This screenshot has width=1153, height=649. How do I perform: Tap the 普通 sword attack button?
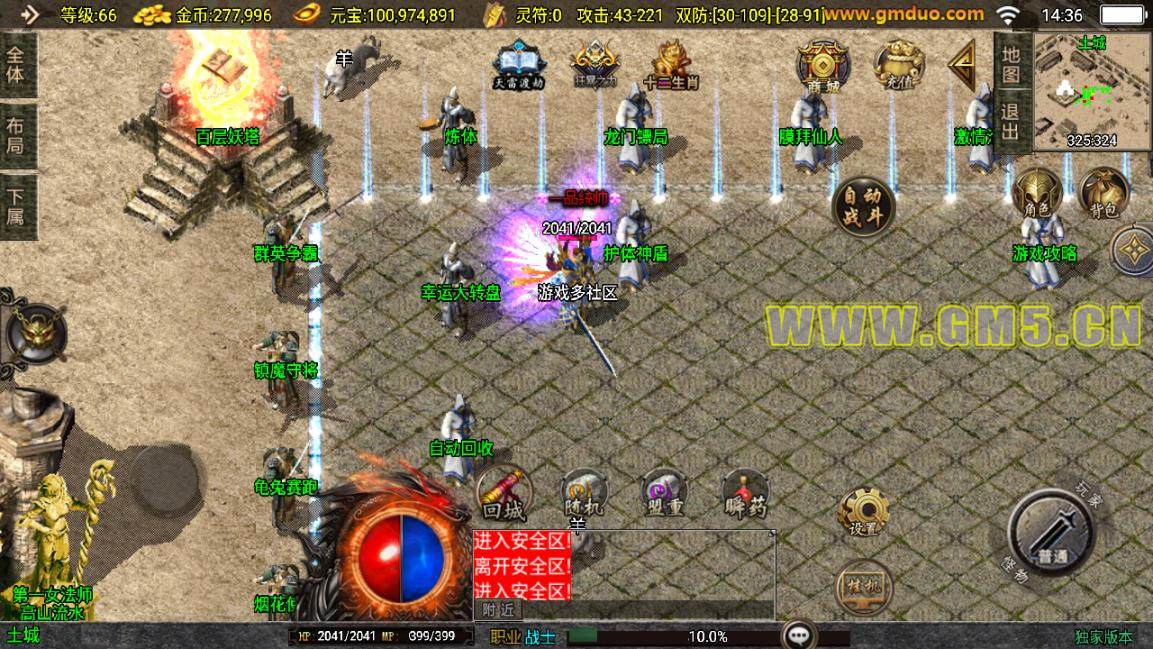[1050, 530]
